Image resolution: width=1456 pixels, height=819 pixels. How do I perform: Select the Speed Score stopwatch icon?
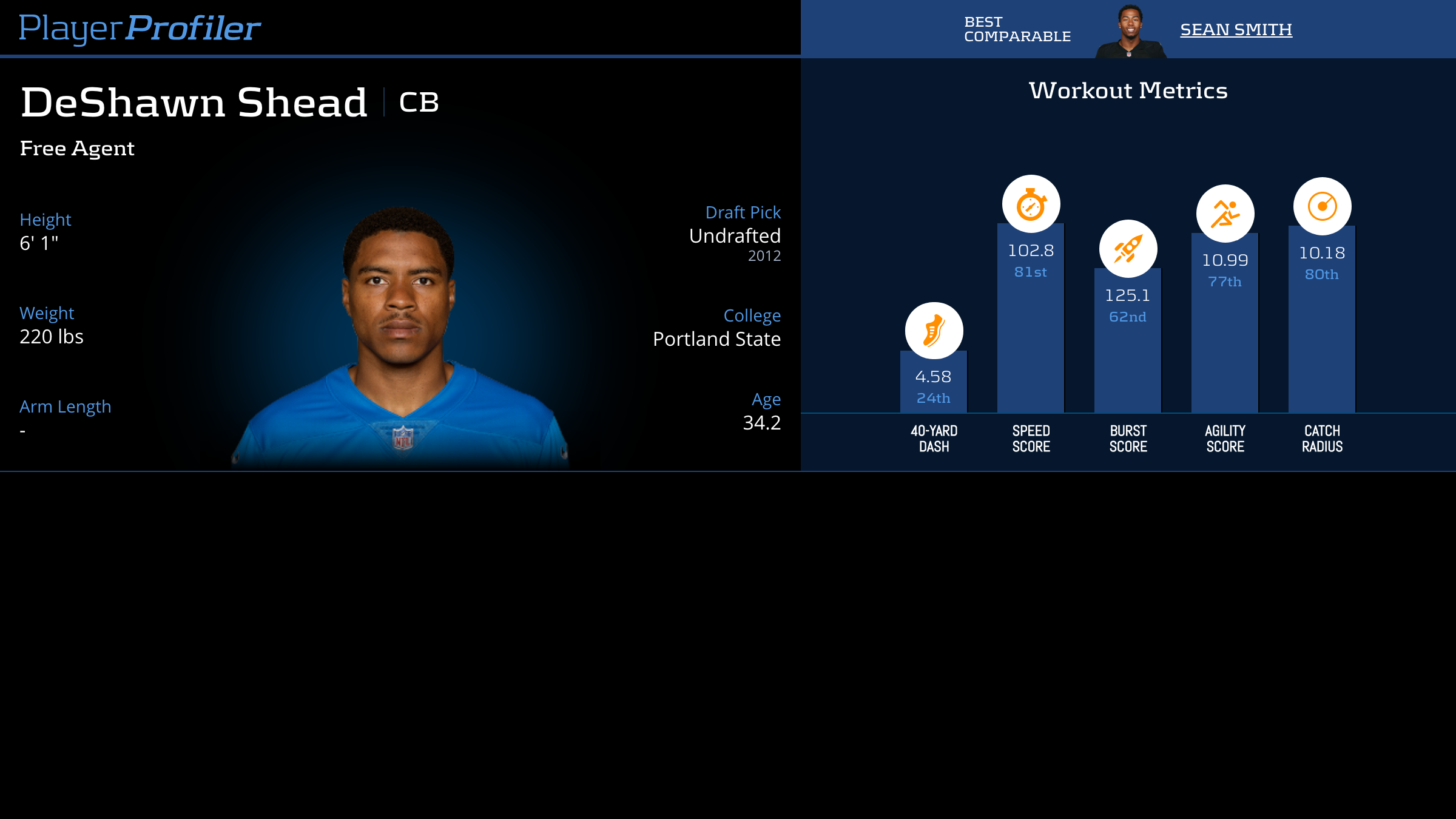1031,204
